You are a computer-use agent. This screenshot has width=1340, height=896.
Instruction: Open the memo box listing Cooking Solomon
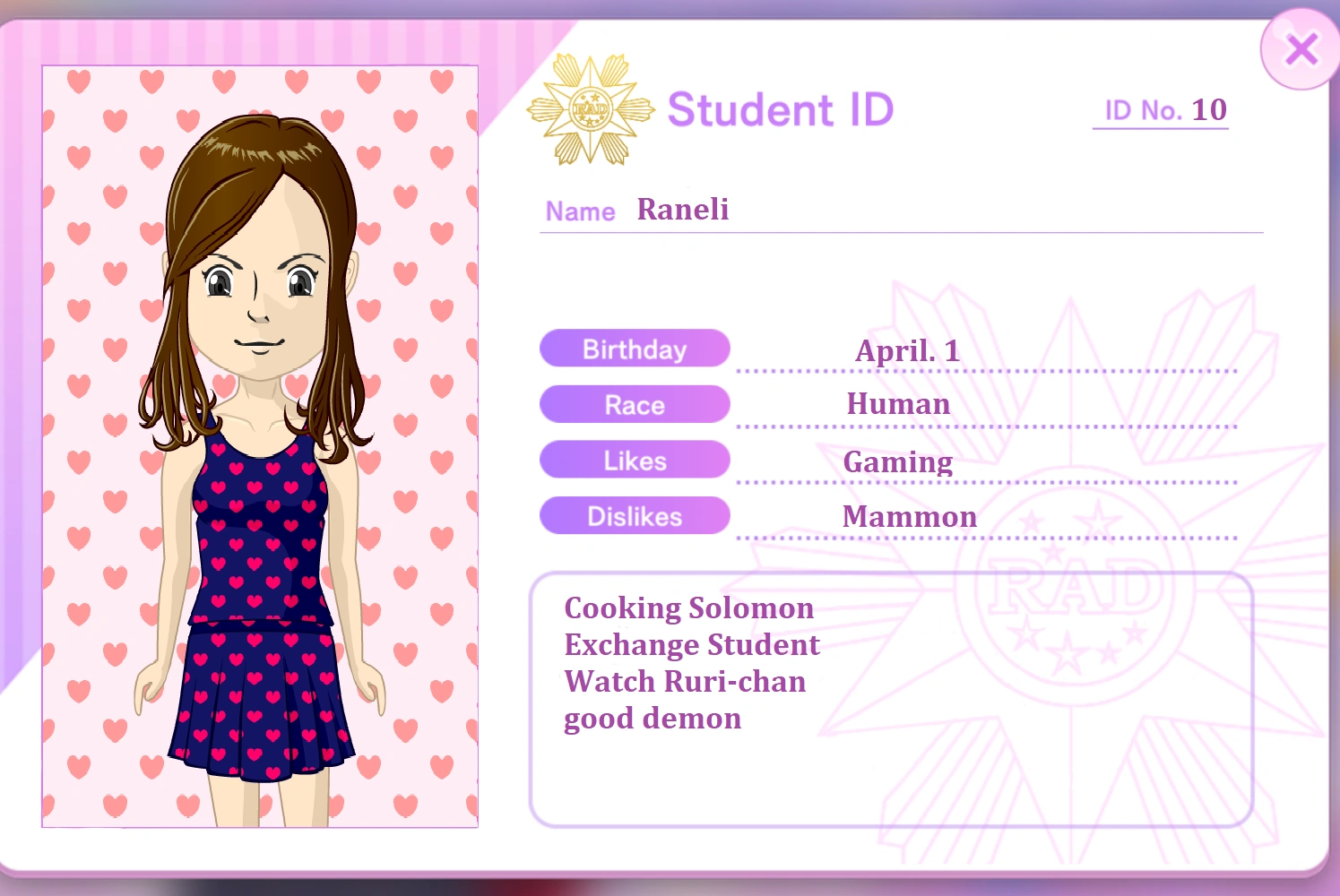pos(892,699)
